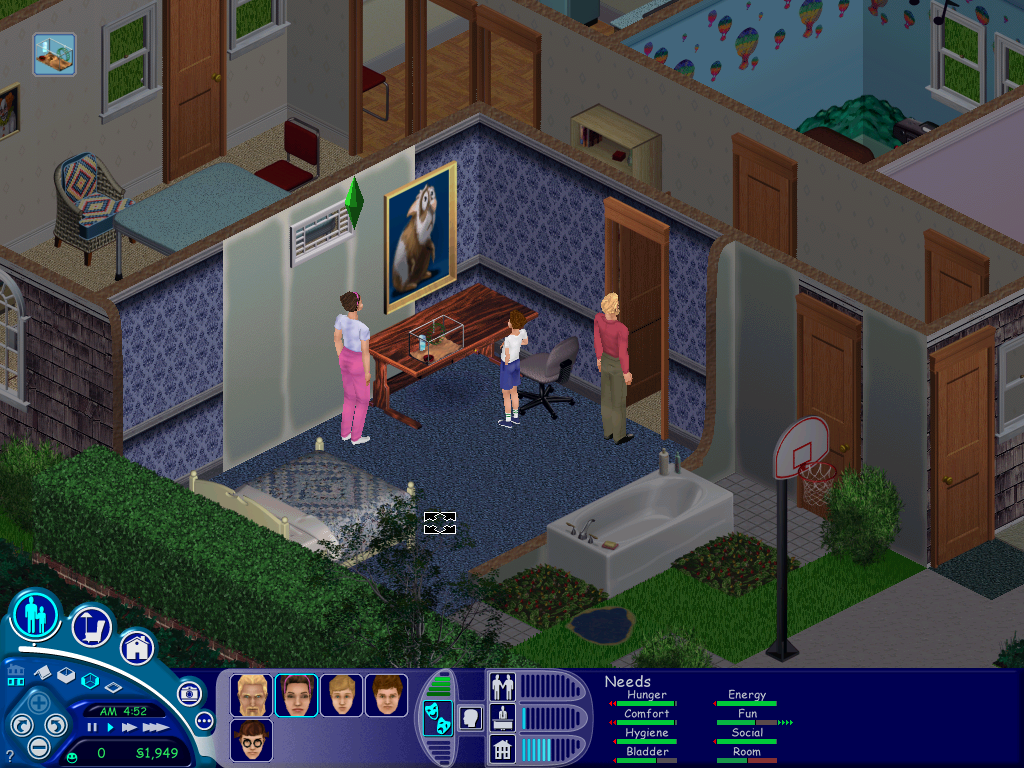Image resolution: width=1024 pixels, height=768 pixels.
Task: Select the Sim portrait wearing round glasses
Action: pos(251,740)
